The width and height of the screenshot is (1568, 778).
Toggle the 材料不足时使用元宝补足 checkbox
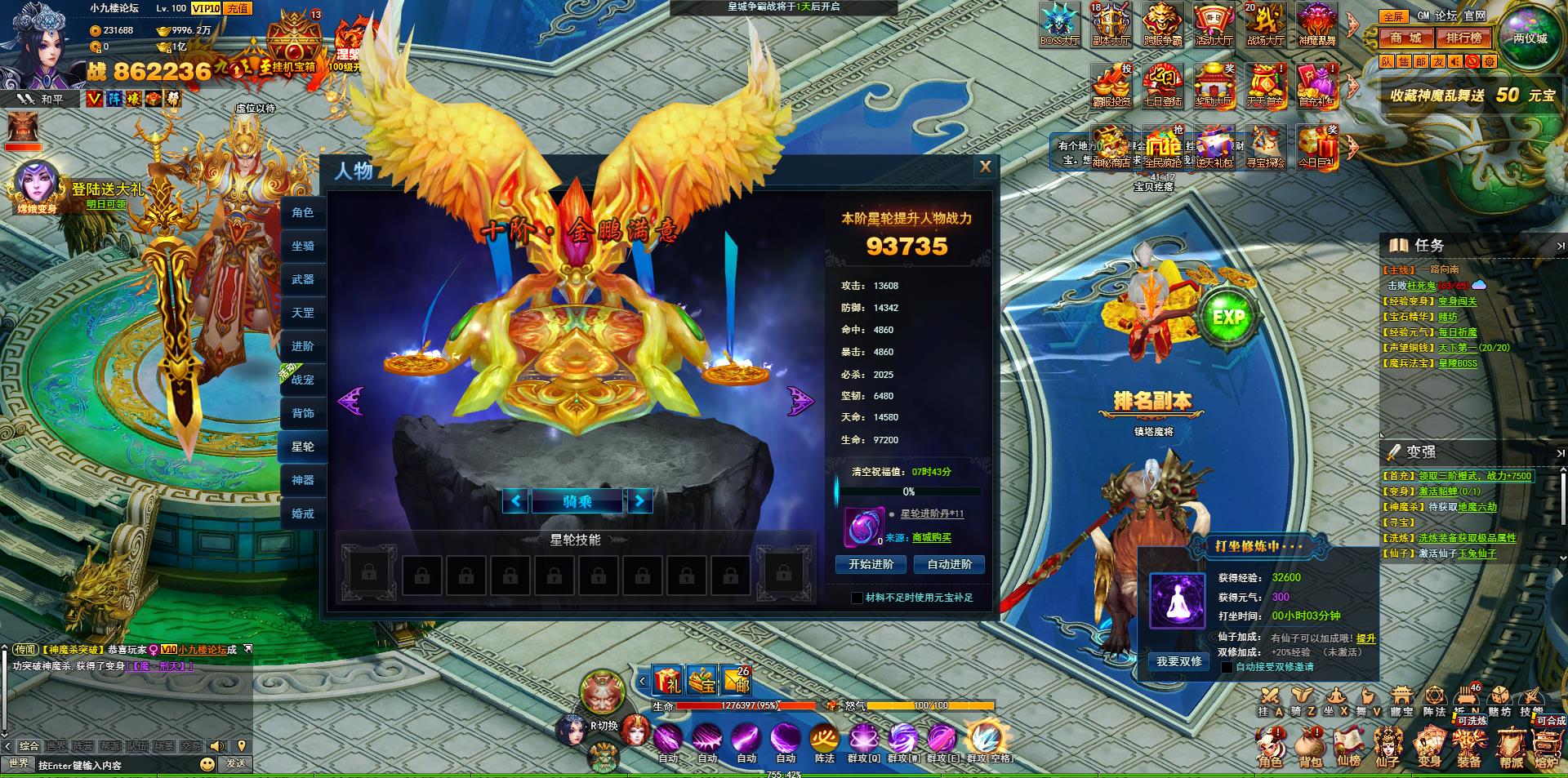click(x=857, y=598)
